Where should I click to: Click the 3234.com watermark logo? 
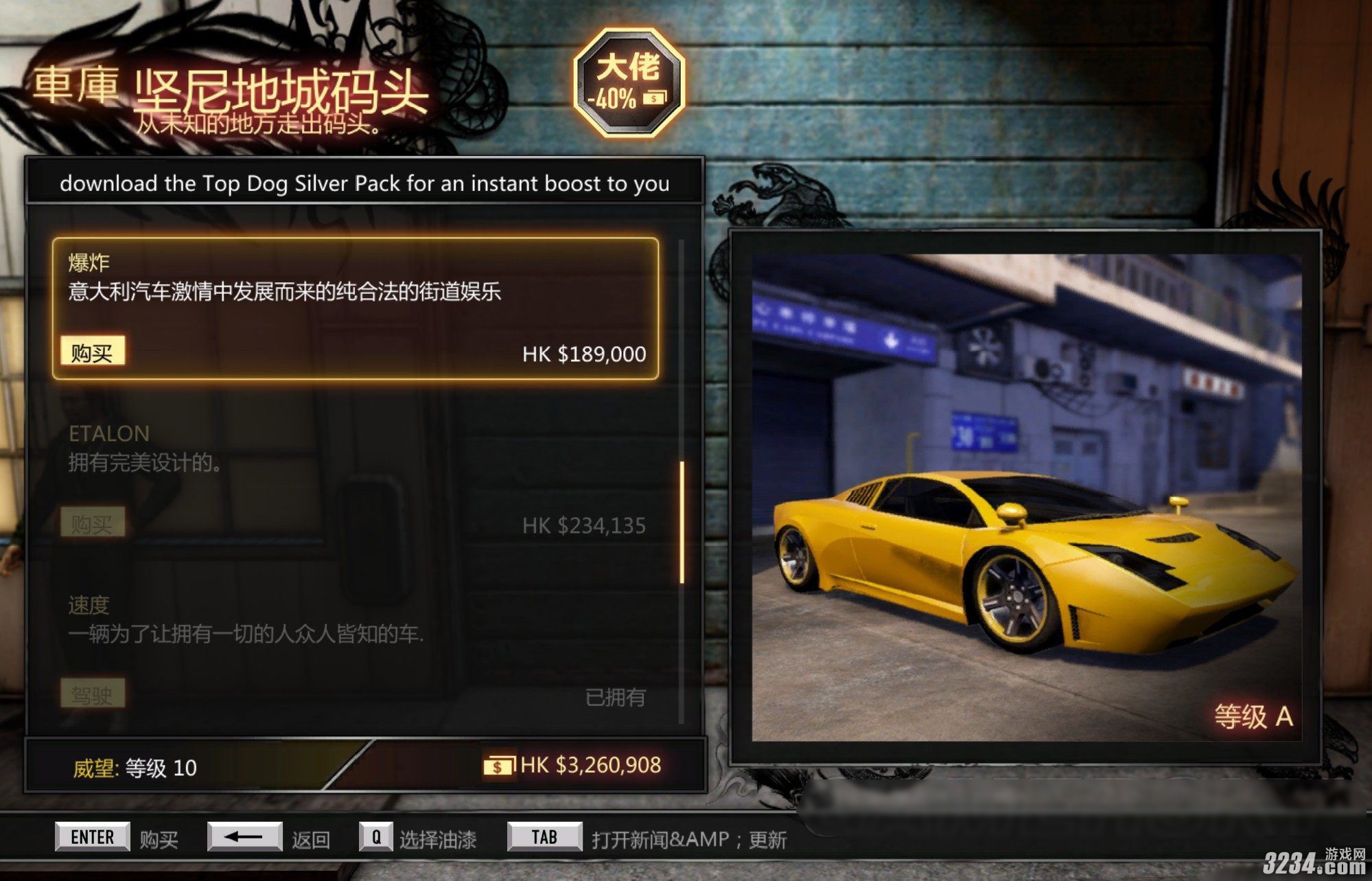[x=1315, y=862]
